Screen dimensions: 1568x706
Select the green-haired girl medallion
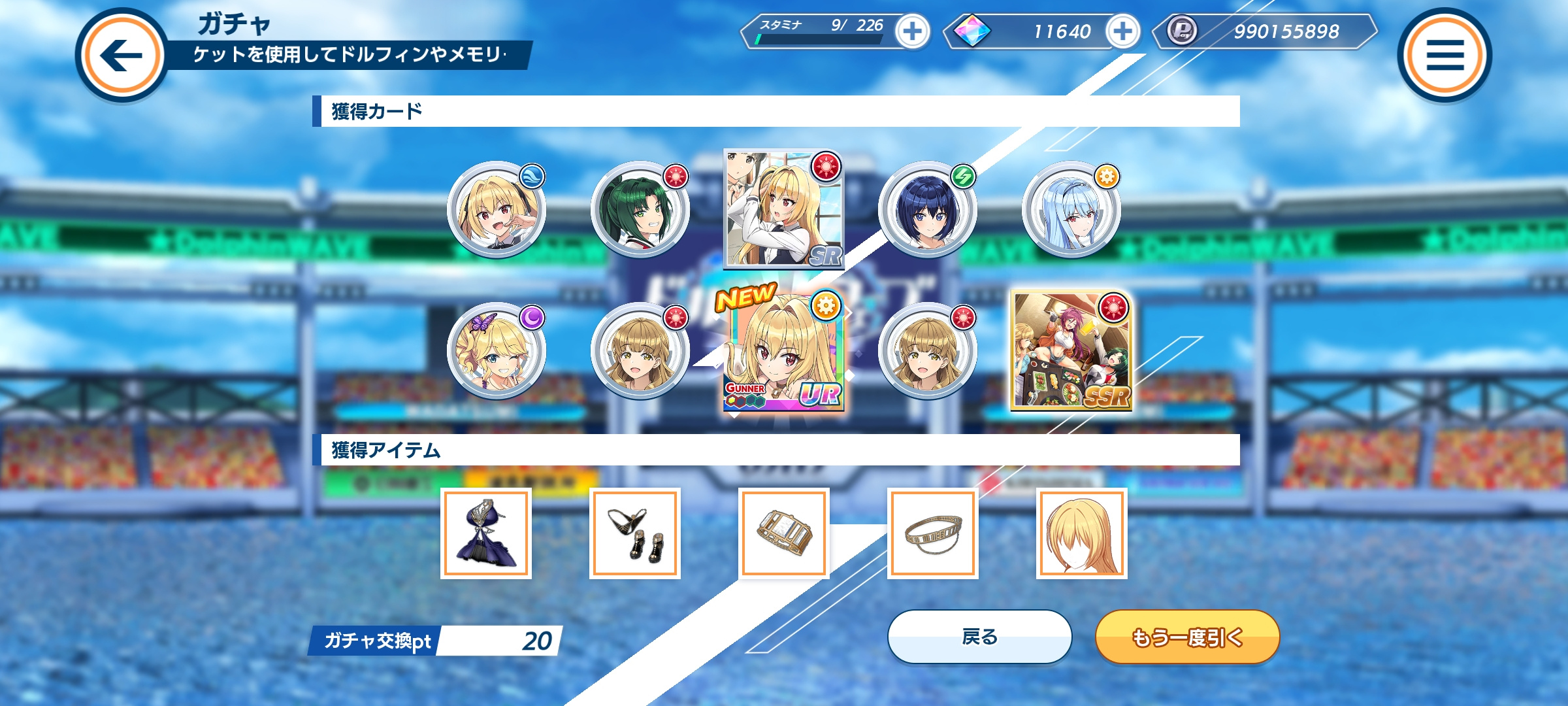(640, 209)
